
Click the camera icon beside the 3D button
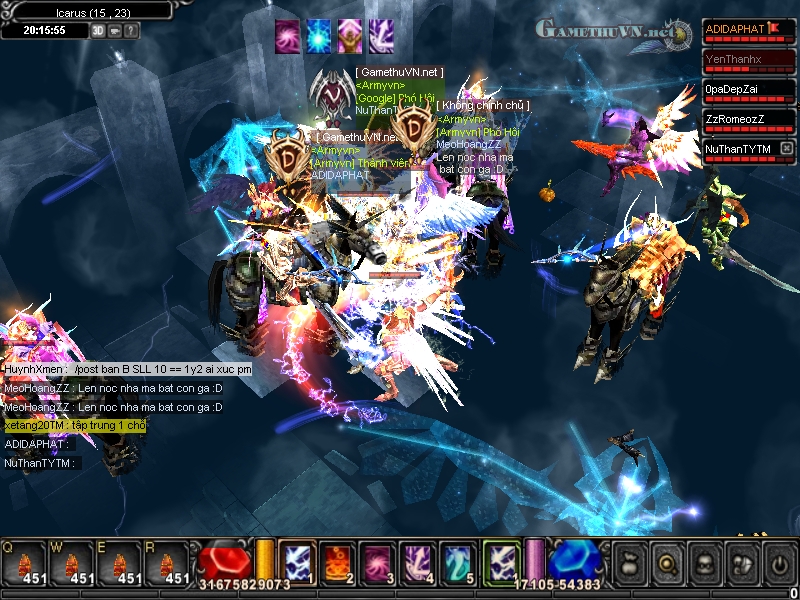pos(114,30)
